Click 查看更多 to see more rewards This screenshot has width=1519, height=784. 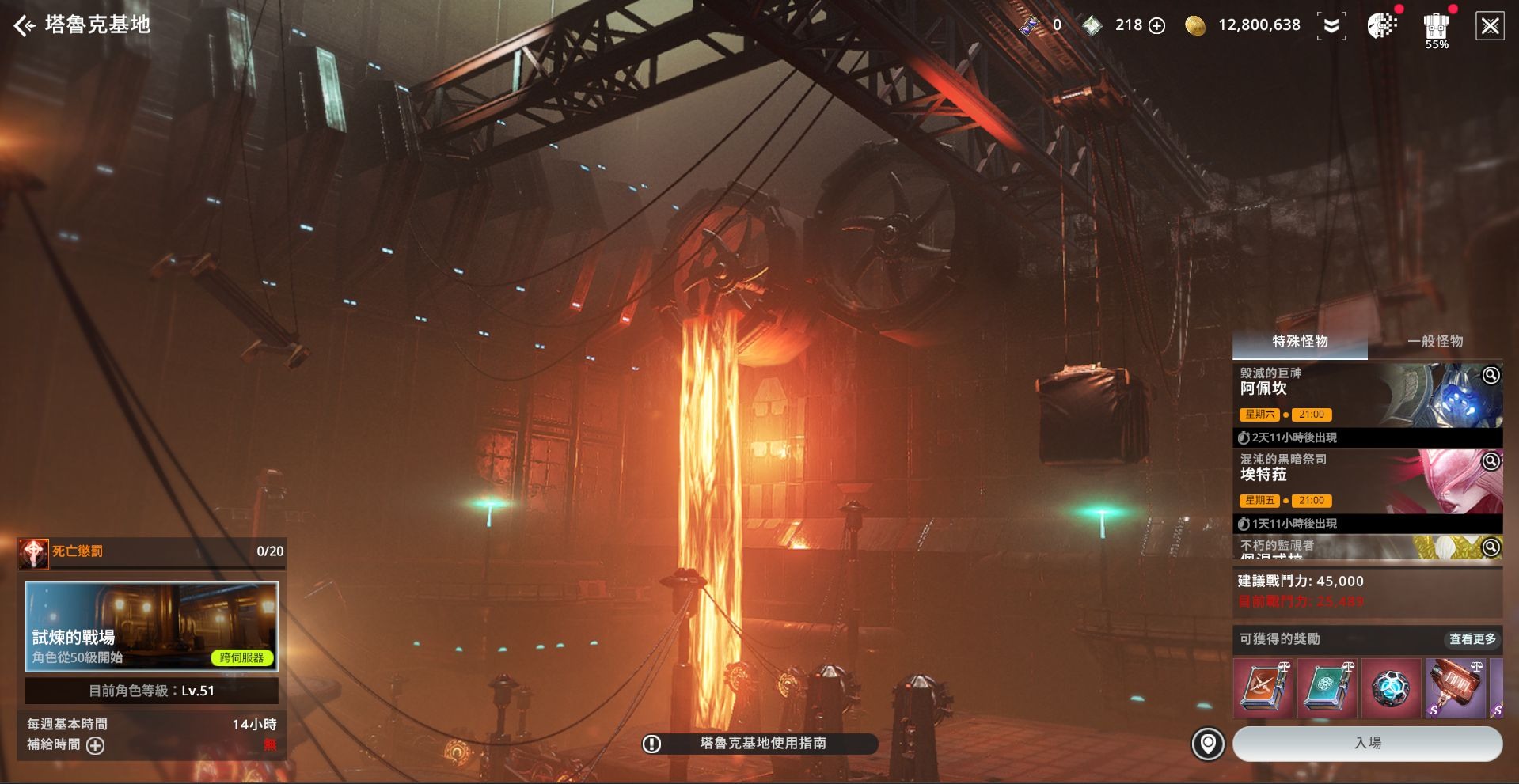[x=1472, y=639]
